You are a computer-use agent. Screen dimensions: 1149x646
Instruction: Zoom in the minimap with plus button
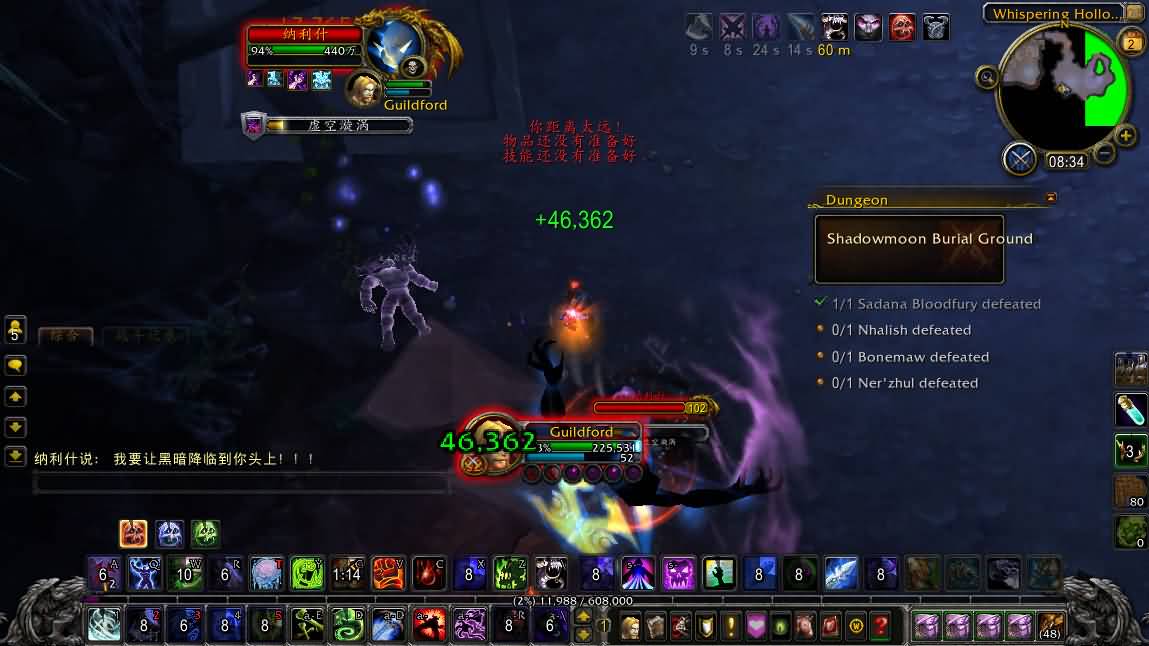pyautogui.click(x=1126, y=136)
